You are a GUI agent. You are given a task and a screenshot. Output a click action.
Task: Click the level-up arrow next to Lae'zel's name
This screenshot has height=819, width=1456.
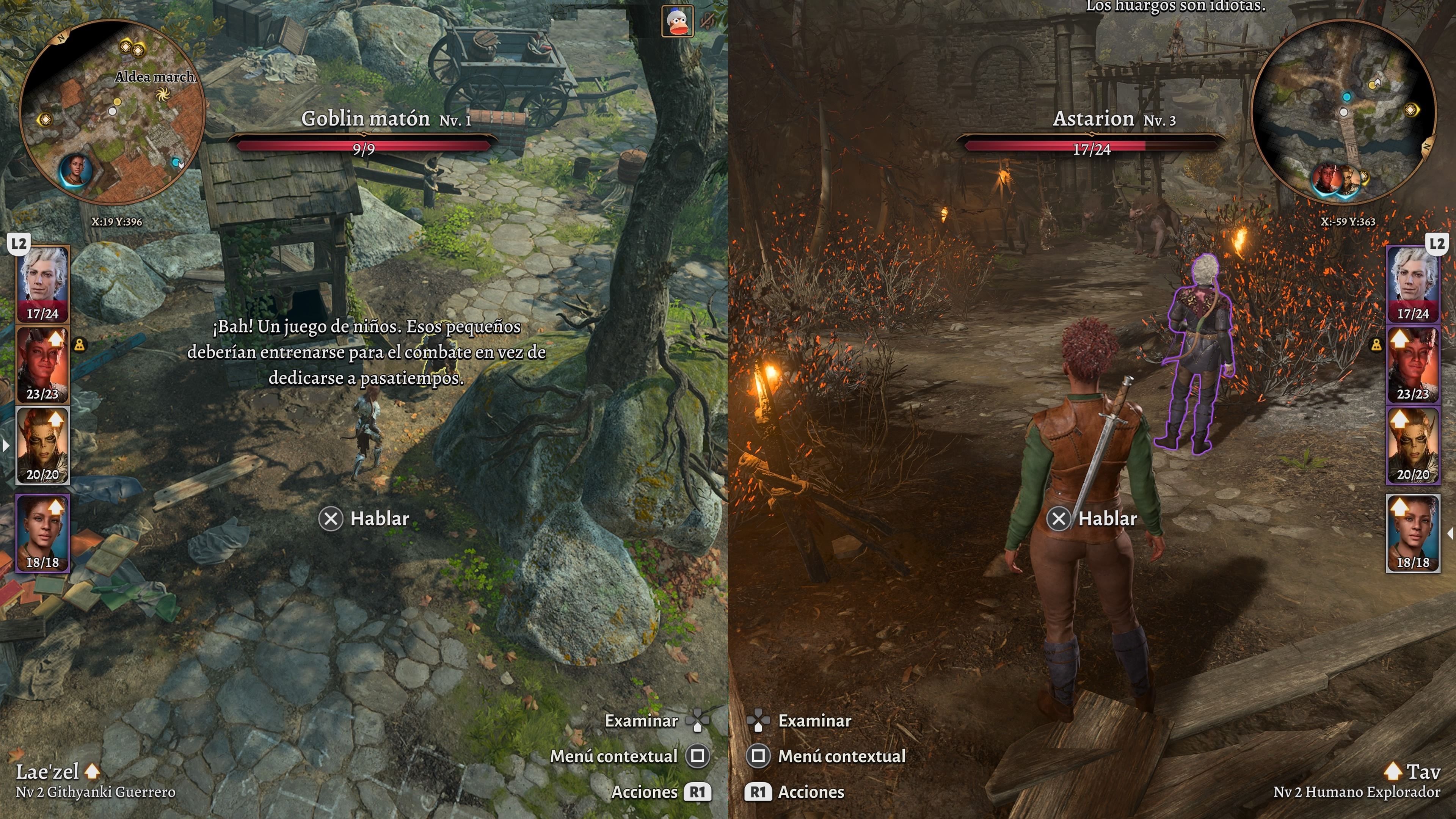click(x=92, y=771)
